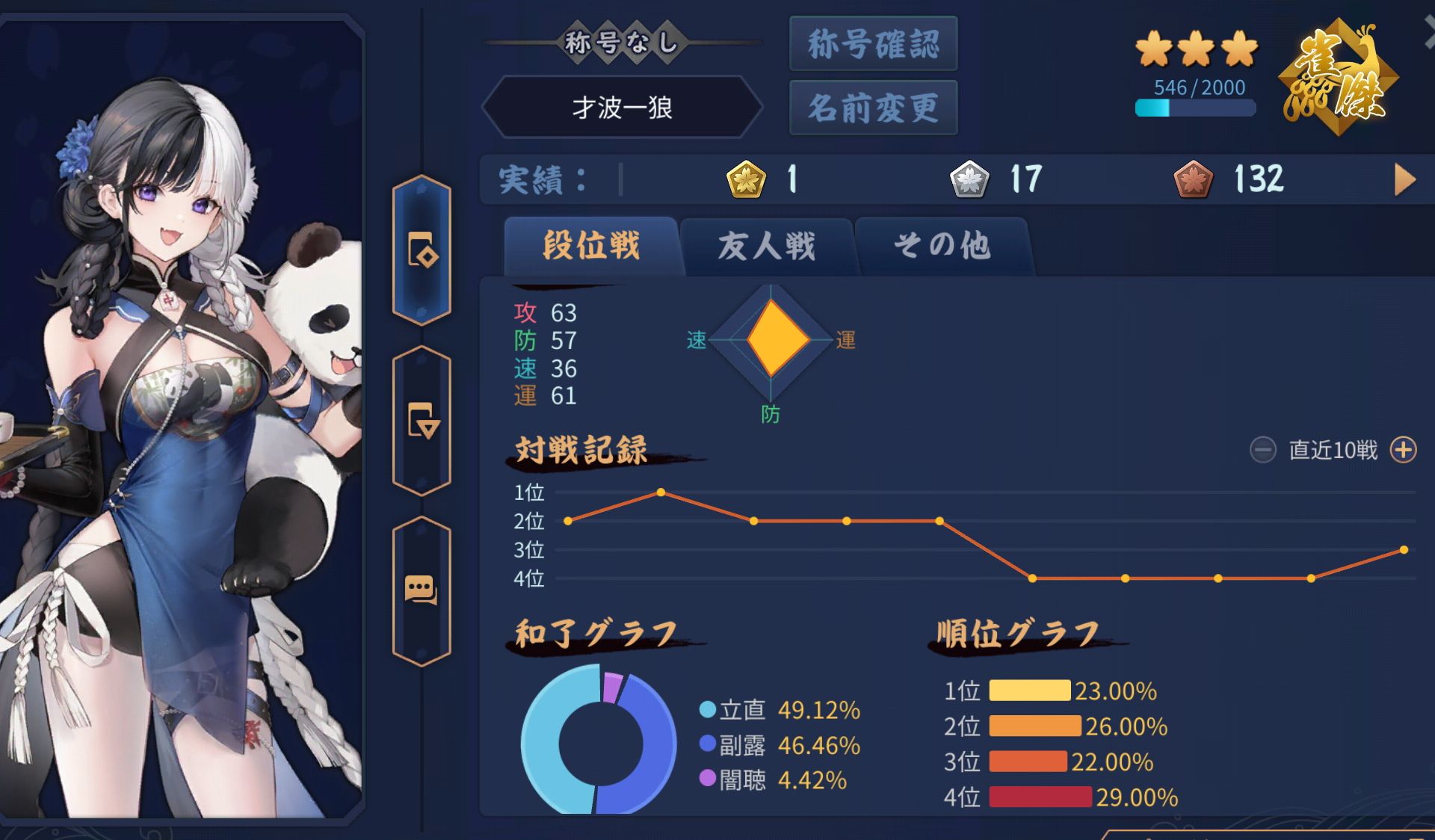Click 名前変更 to rename player
1435x840 pixels.
[873, 107]
